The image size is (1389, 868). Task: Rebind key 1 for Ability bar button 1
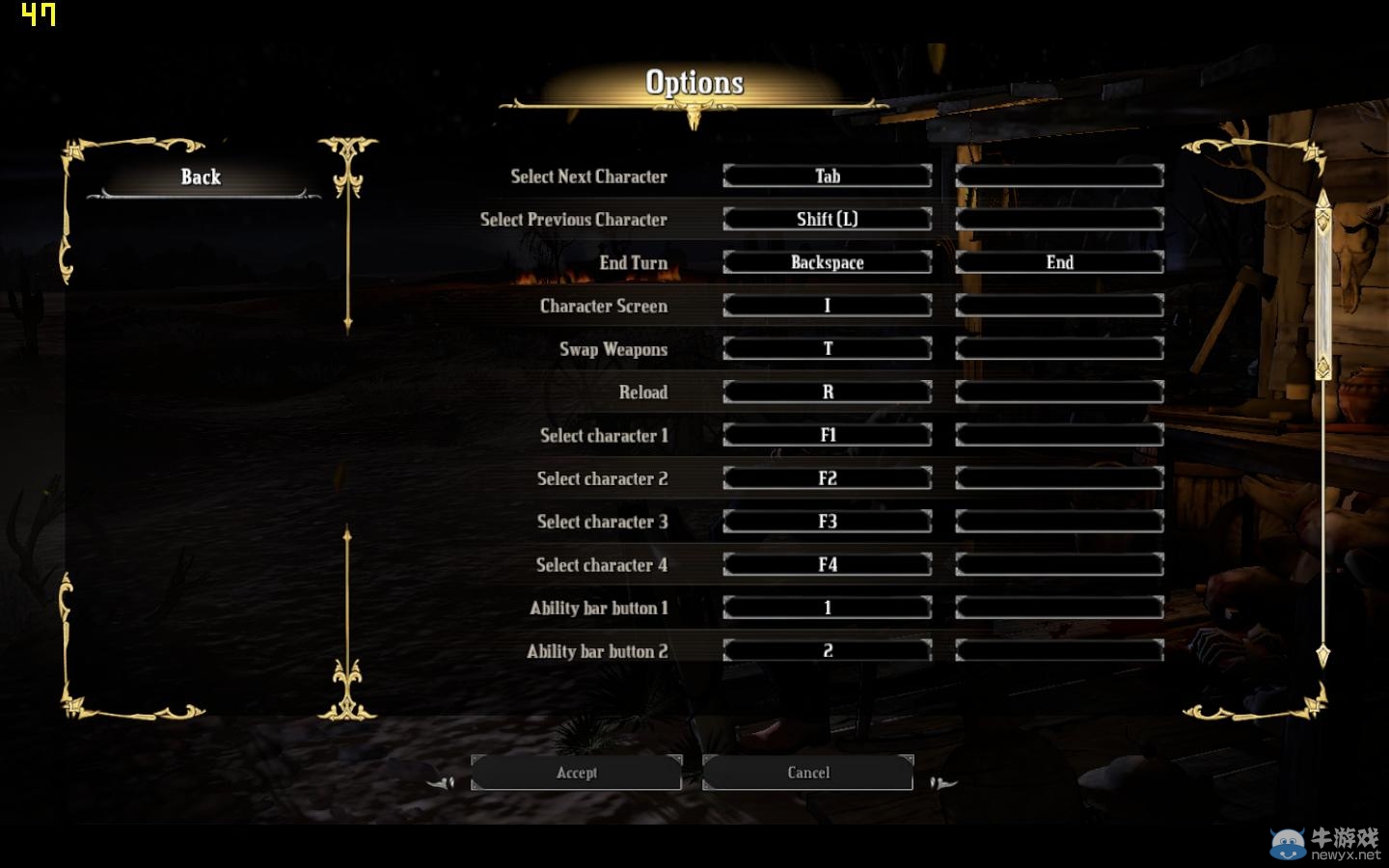pos(827,608)
